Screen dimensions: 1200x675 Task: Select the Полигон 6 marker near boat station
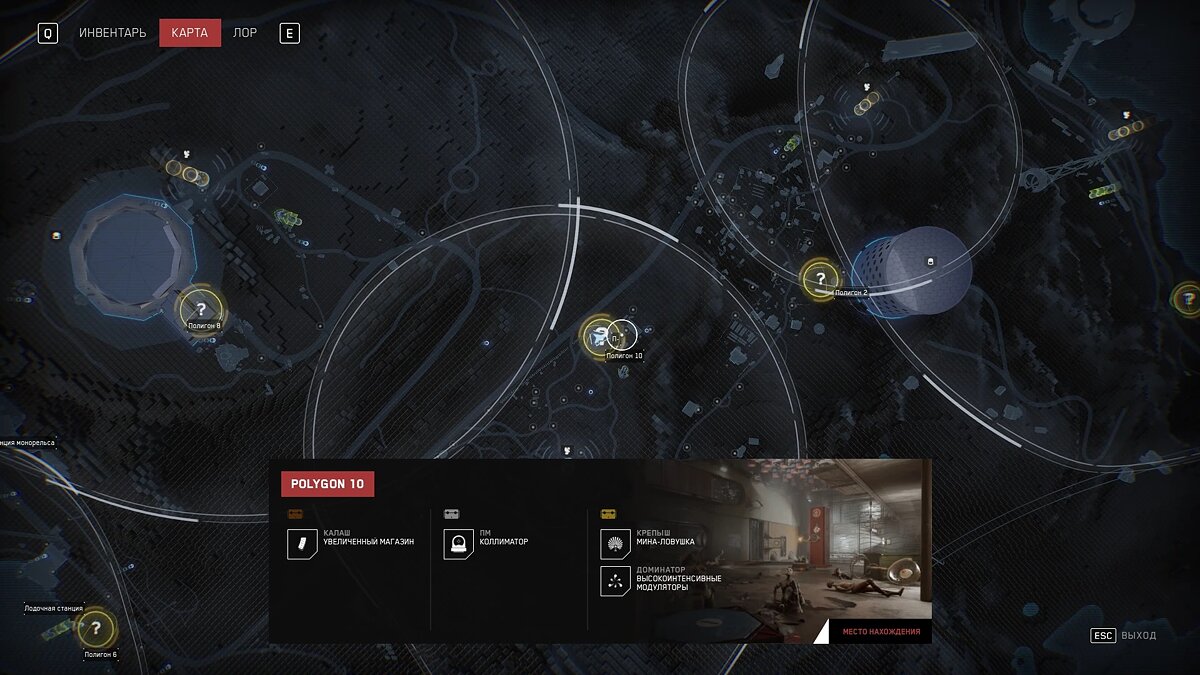[x=96, y=629]
